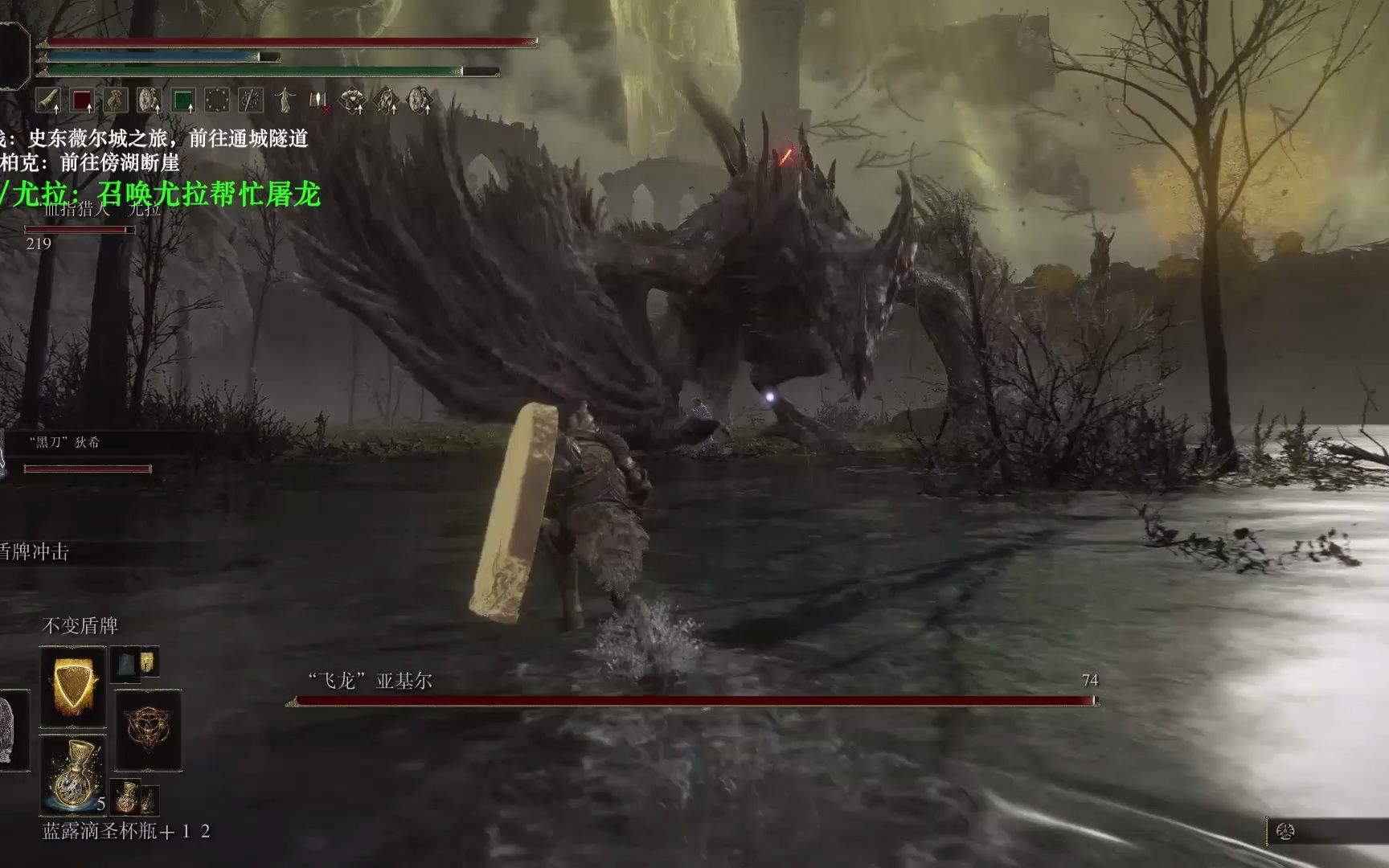Click the shield buff icon in status row
This screenshot has width=1389, height=868.
(x=148, y=100)
